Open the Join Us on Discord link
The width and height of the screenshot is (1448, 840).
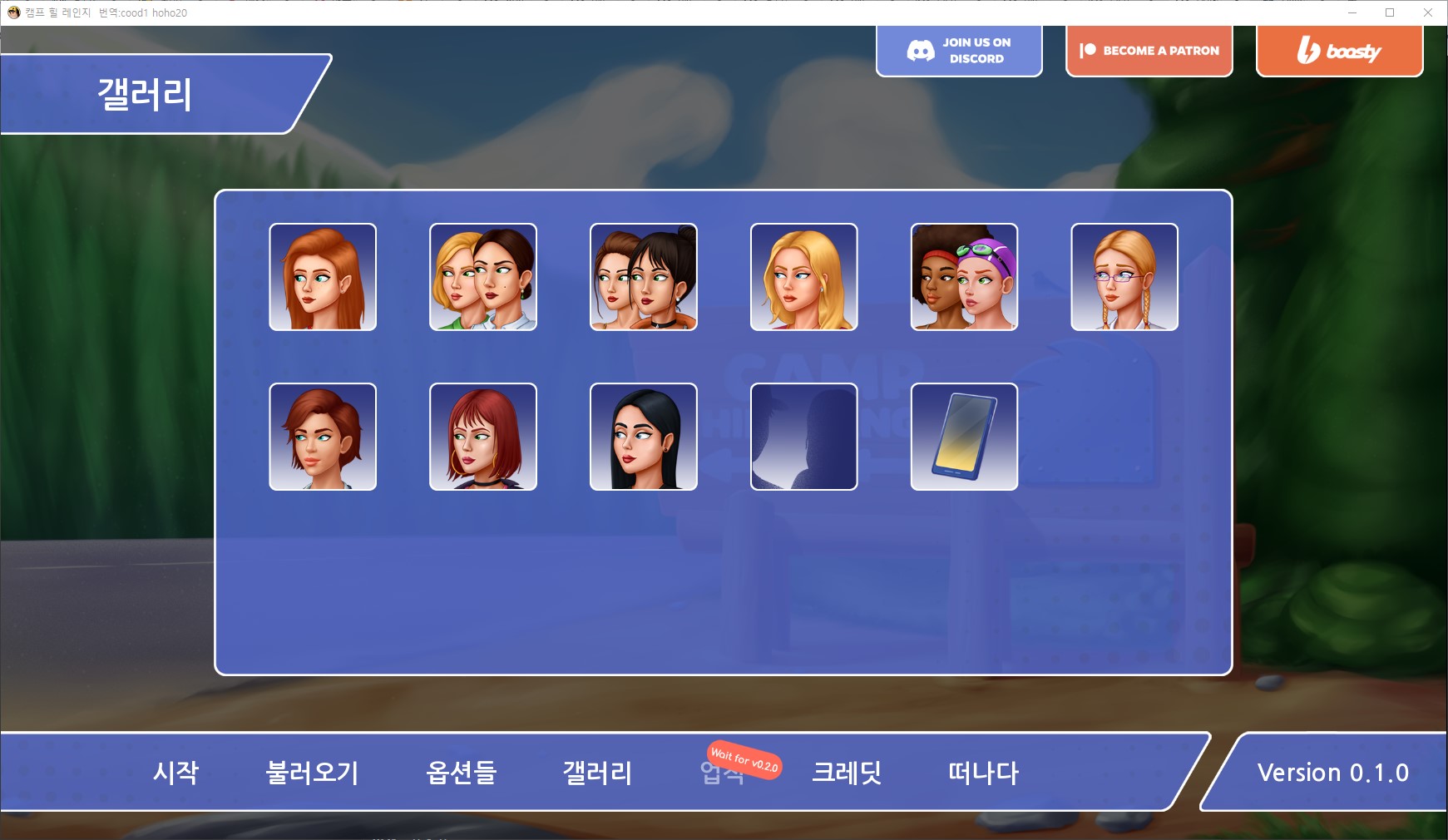959,51
